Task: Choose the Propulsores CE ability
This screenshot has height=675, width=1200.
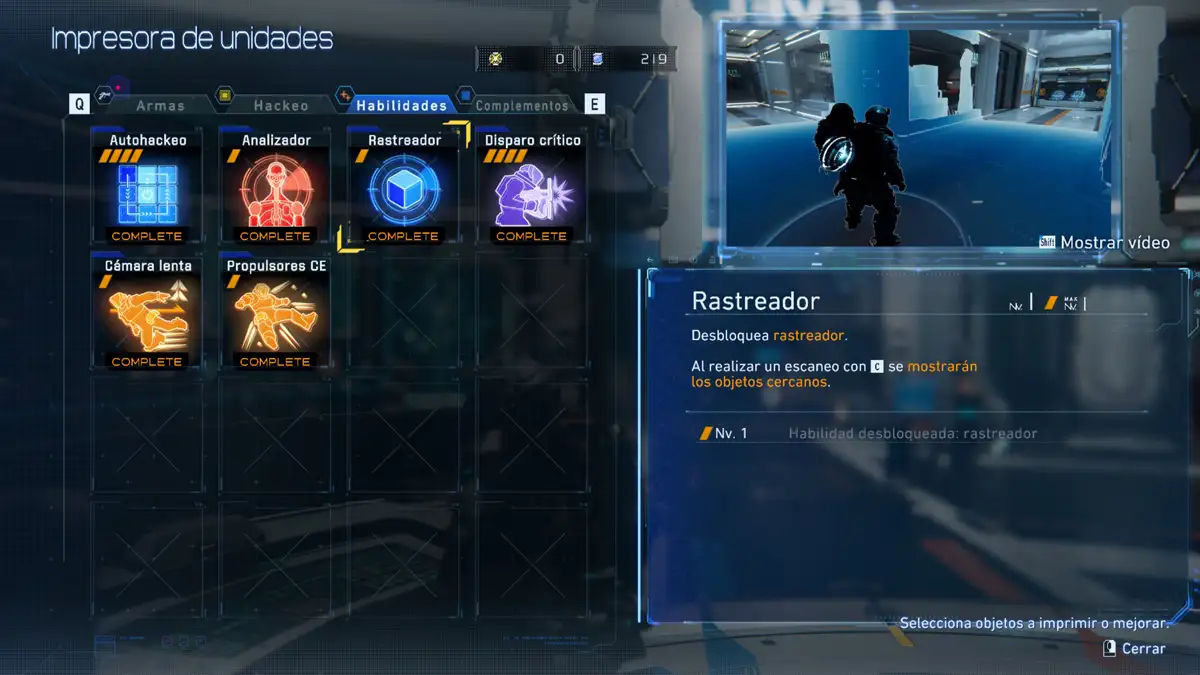Action: coord(275,315)
